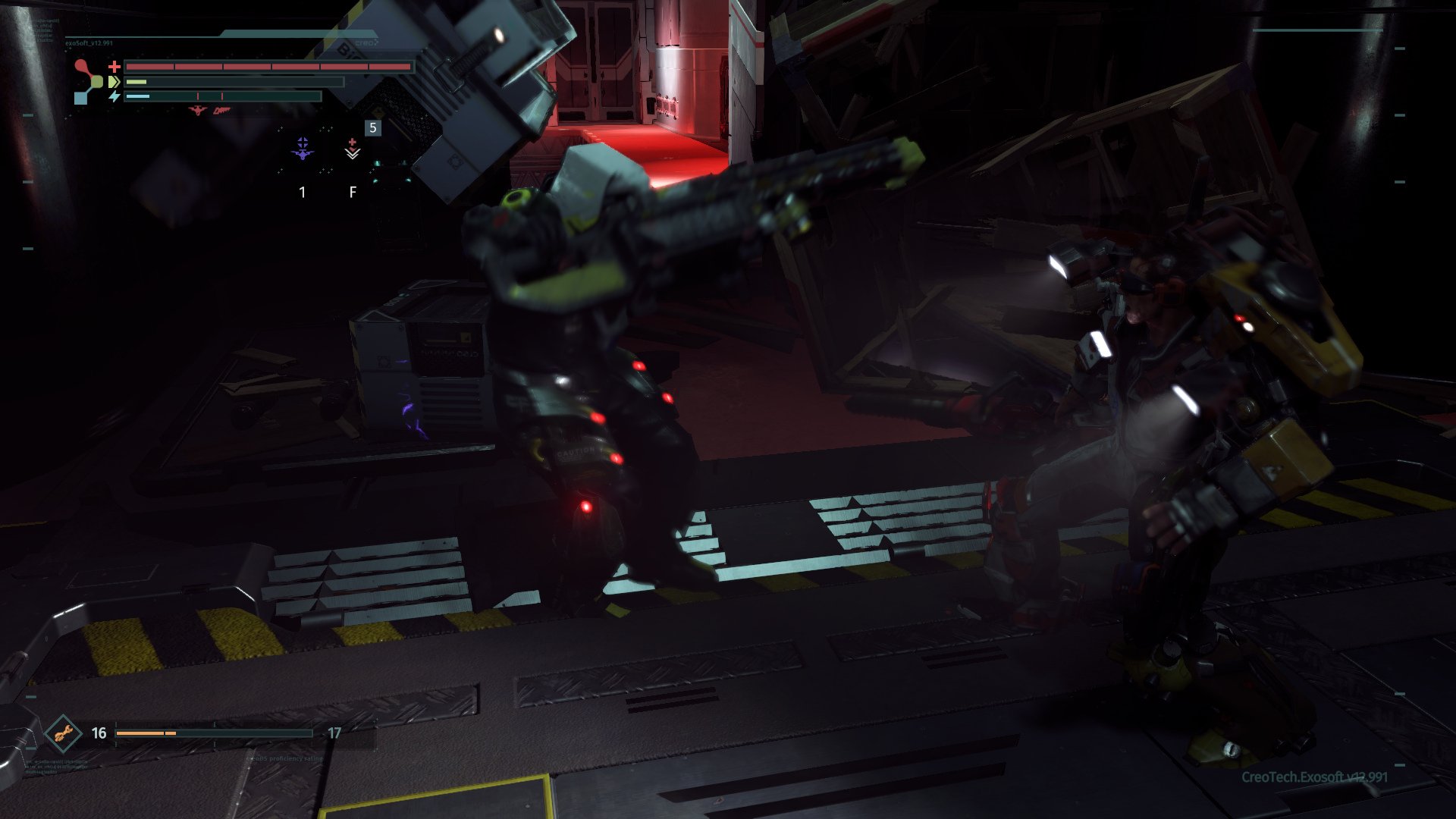This screenshot has height=819, width=1456.
Task: Switch to the proficiency rating readout
Action: (x=284, y=759)
